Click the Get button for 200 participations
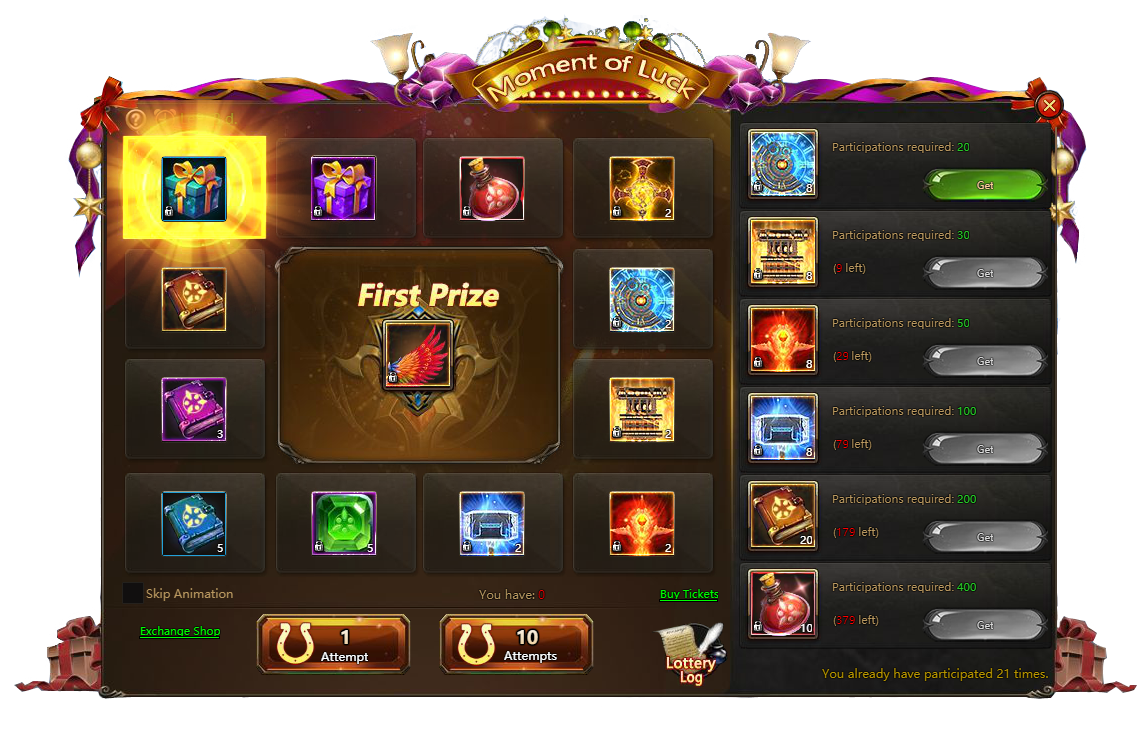This screenshot has height=738, width=1147. click(985, 537)
